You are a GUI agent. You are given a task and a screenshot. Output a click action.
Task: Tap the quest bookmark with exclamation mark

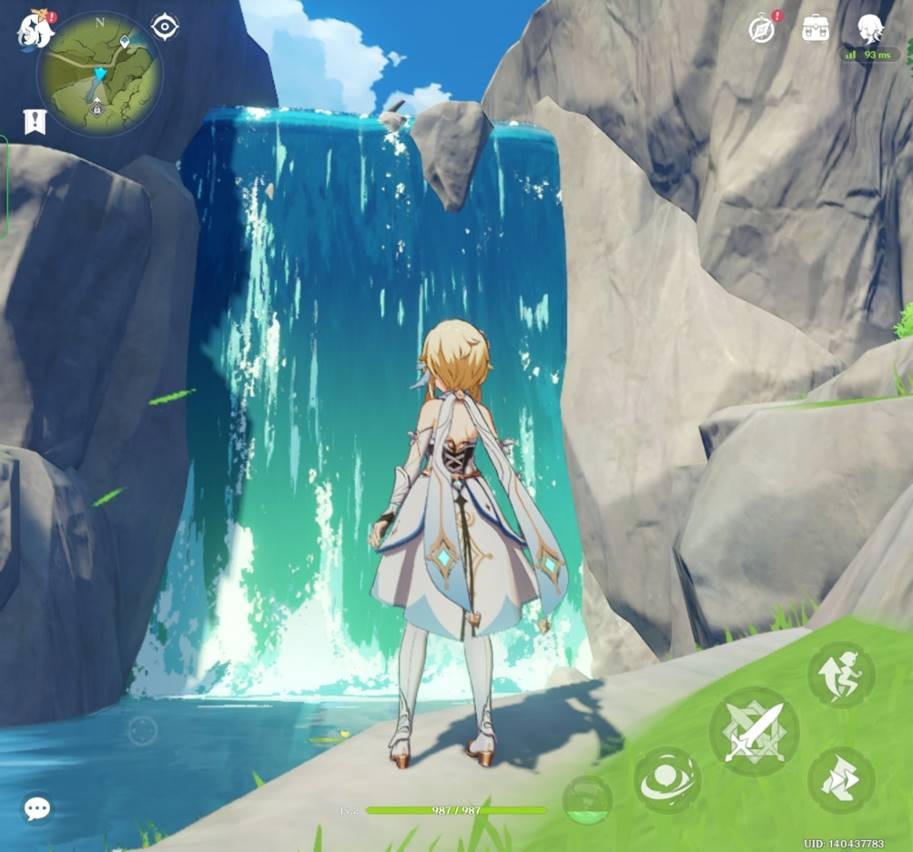pyautogui.click(x=35, y=122)
